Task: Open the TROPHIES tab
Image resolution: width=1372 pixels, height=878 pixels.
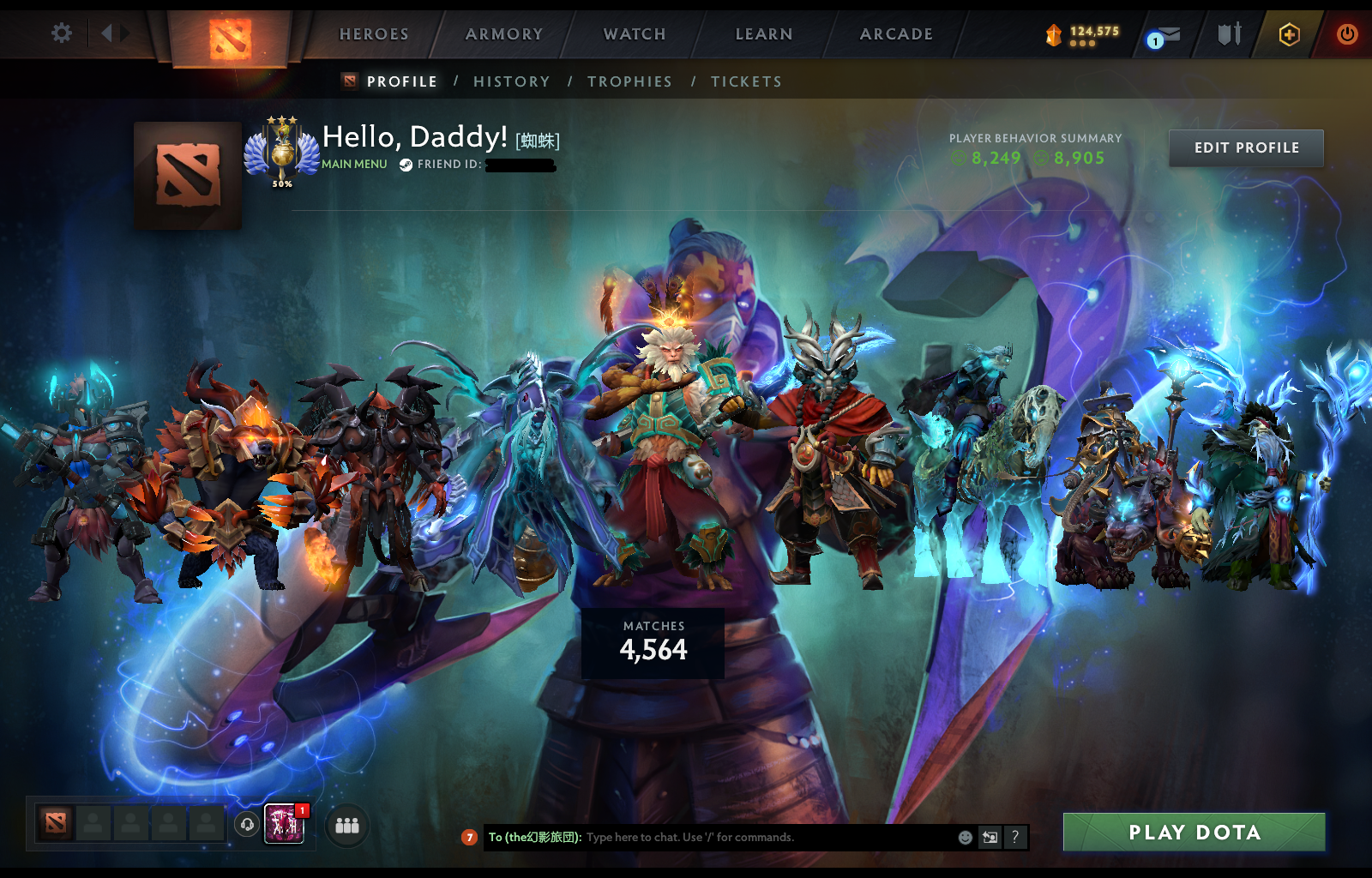Action: coord(630,81)
